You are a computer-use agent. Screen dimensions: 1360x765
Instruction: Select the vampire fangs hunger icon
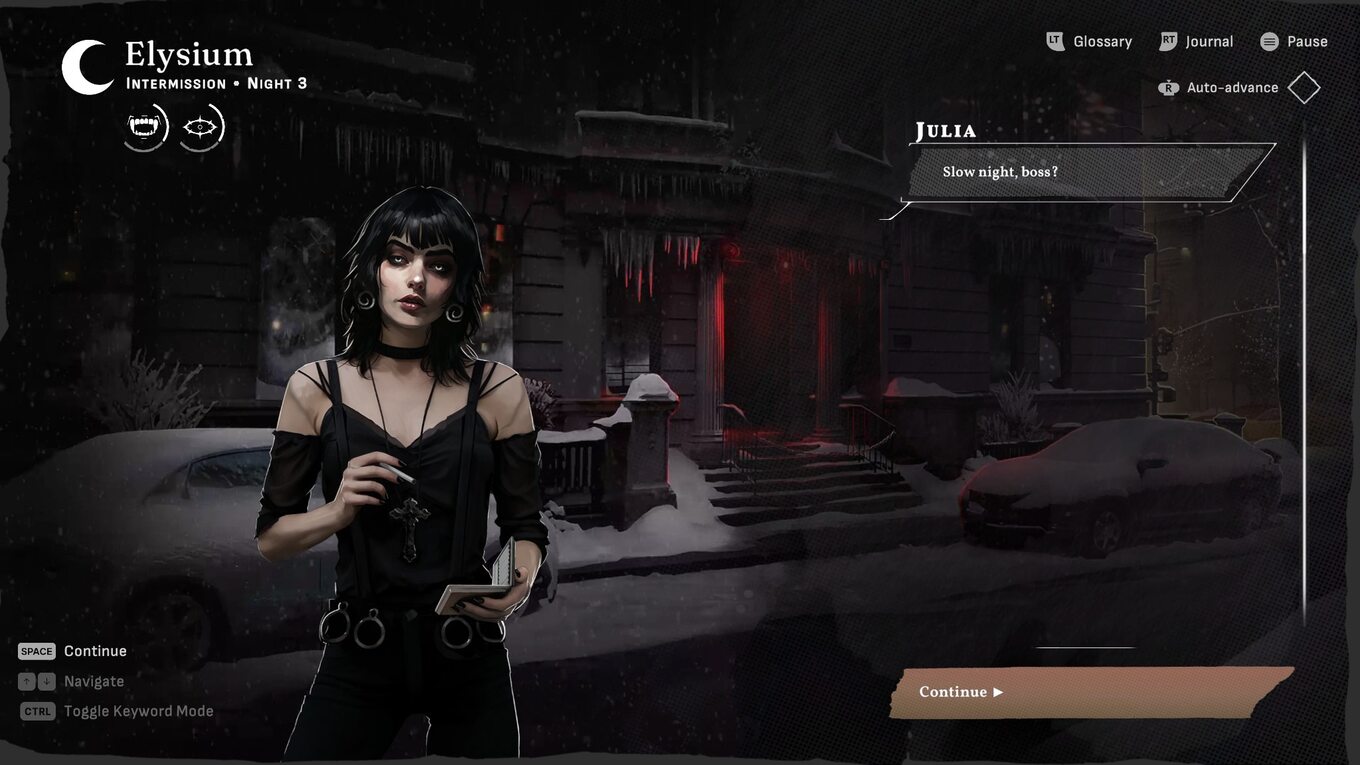point(145,127)
